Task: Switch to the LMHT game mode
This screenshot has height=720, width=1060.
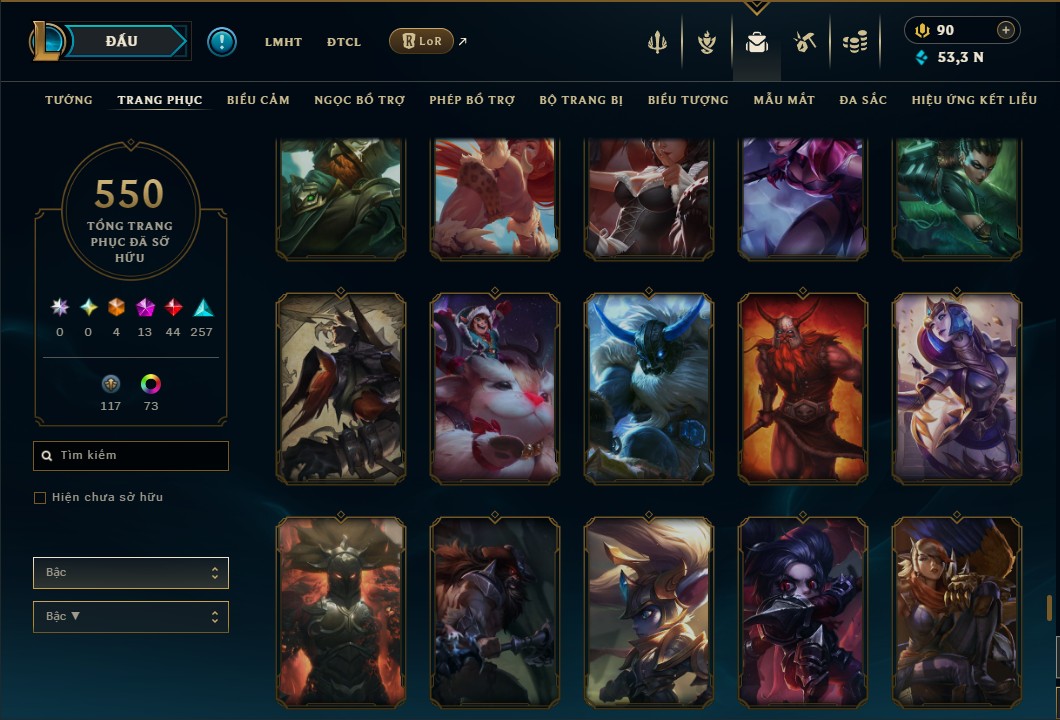Action: coord(283,42)
